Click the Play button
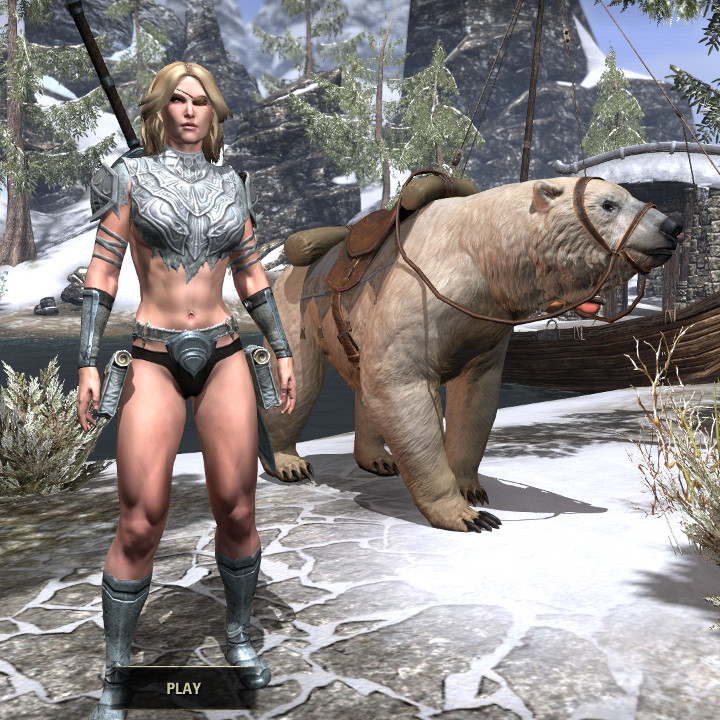 (x=184, y=688)
